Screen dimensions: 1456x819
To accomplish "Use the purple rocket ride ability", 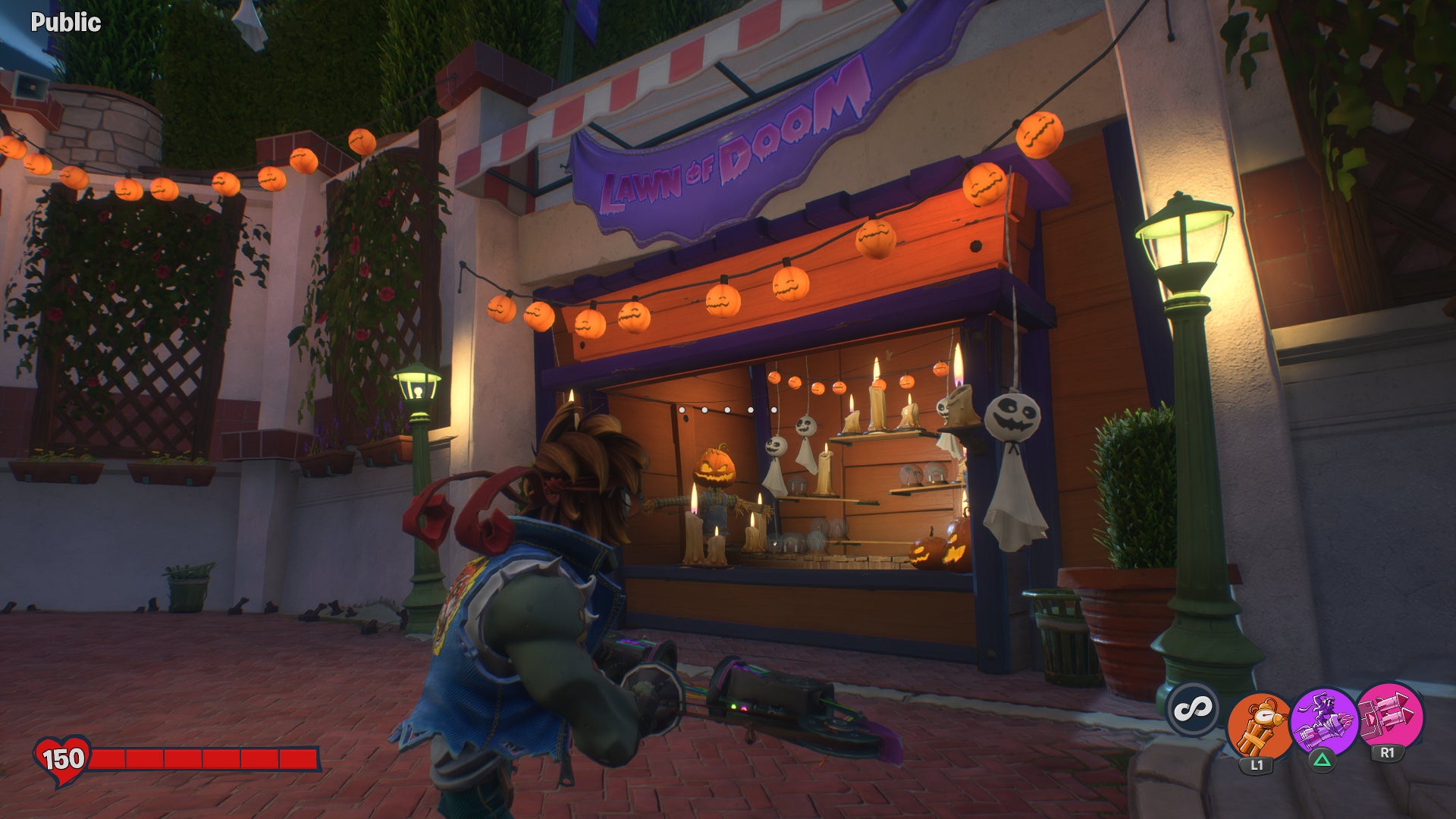I will pos(1323,722).
